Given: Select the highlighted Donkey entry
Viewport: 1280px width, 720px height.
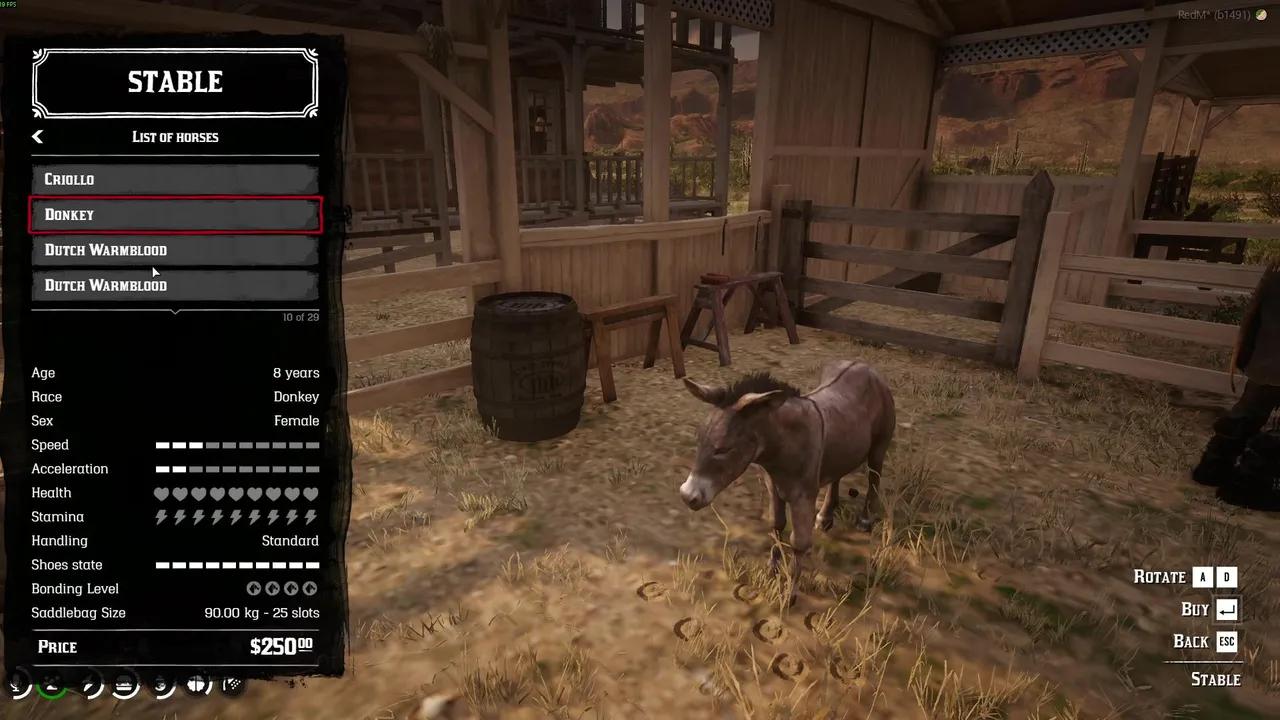Looking at the screenshot, I should point(175,214).
